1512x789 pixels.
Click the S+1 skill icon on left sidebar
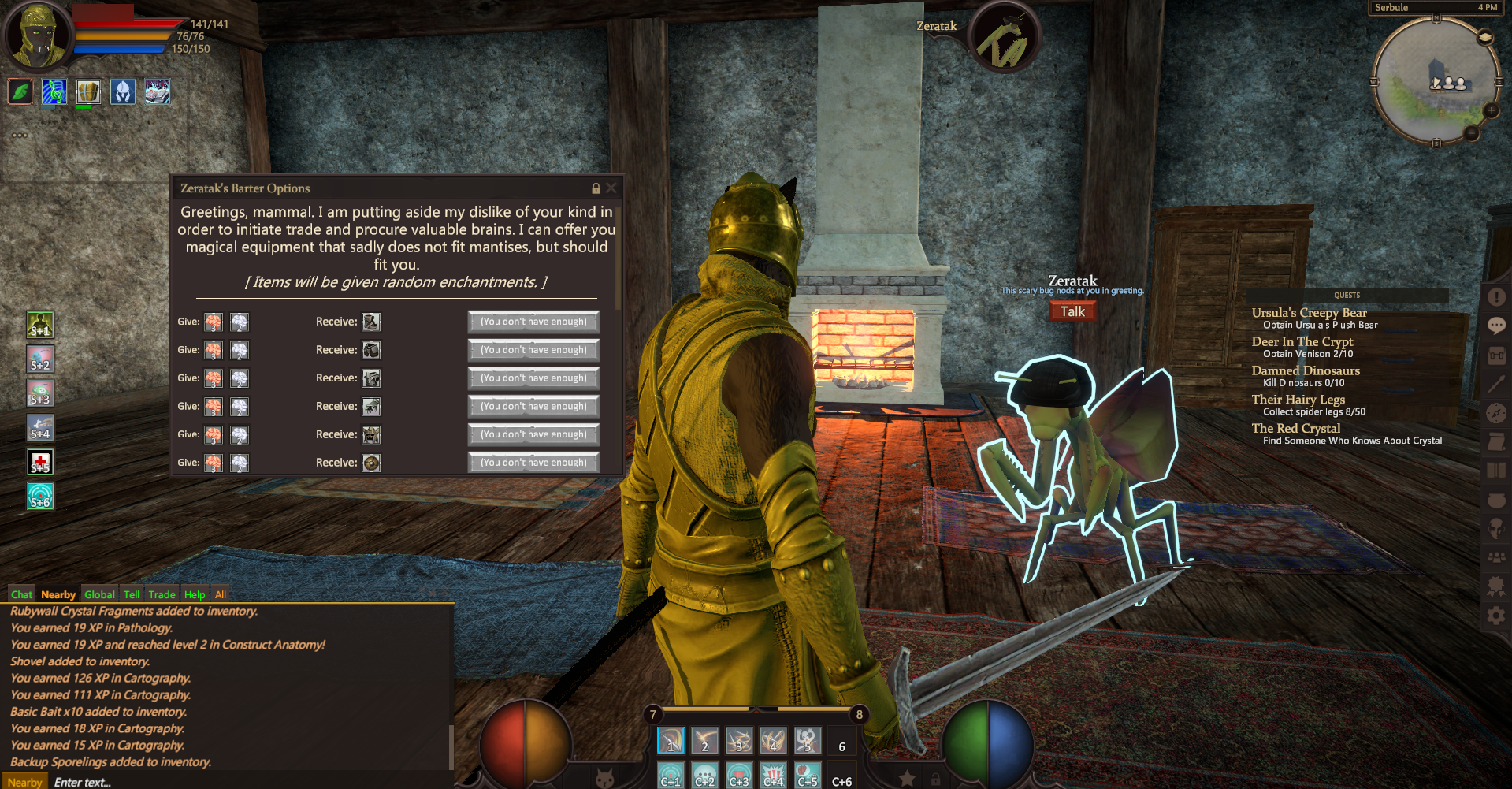point(40,325)
